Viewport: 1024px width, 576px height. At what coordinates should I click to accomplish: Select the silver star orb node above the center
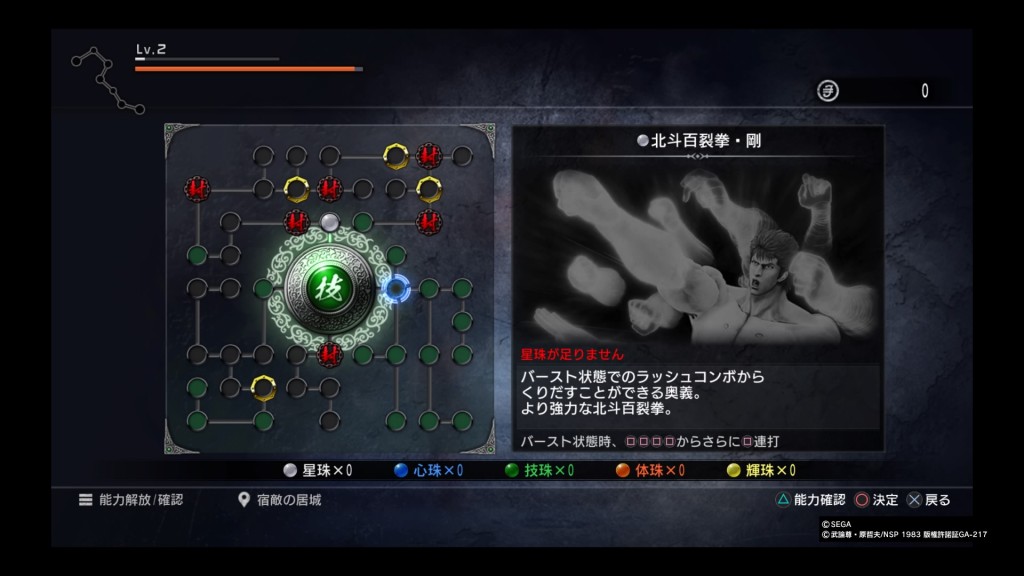329,221
